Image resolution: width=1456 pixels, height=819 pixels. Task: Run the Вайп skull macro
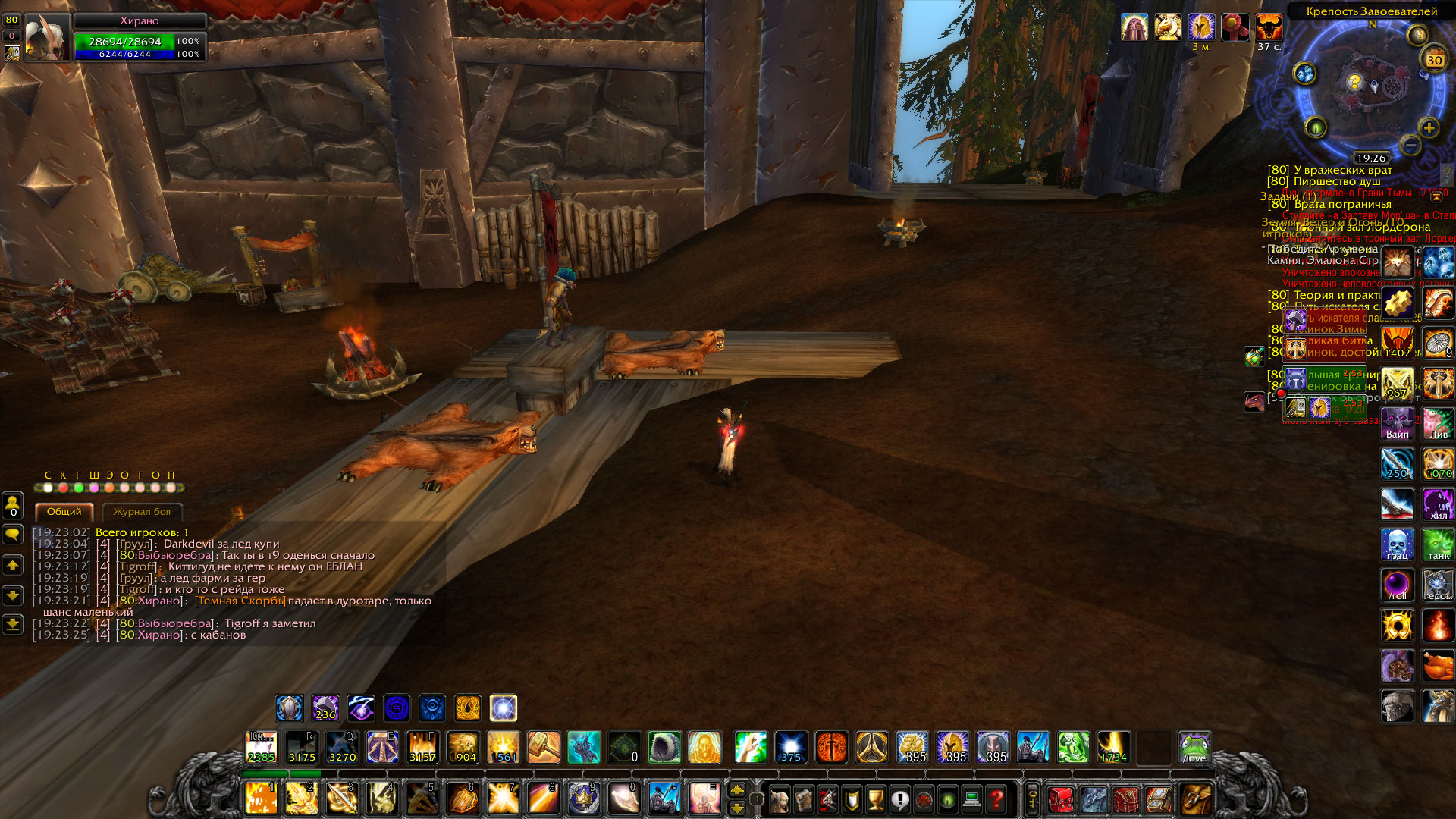pos(1397,423)
